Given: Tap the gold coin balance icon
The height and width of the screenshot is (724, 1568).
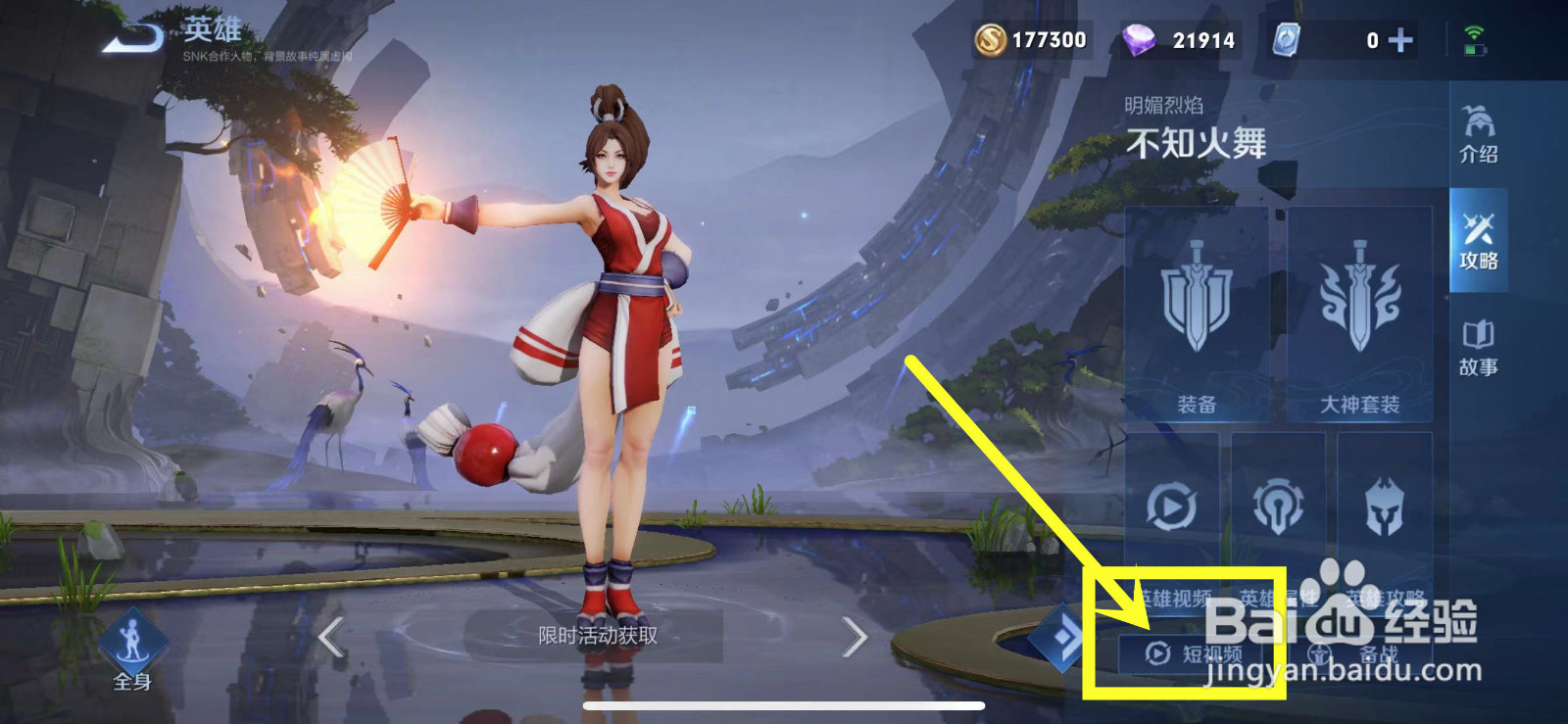Looking at the screenshot, I should click(x=994, y=40).
